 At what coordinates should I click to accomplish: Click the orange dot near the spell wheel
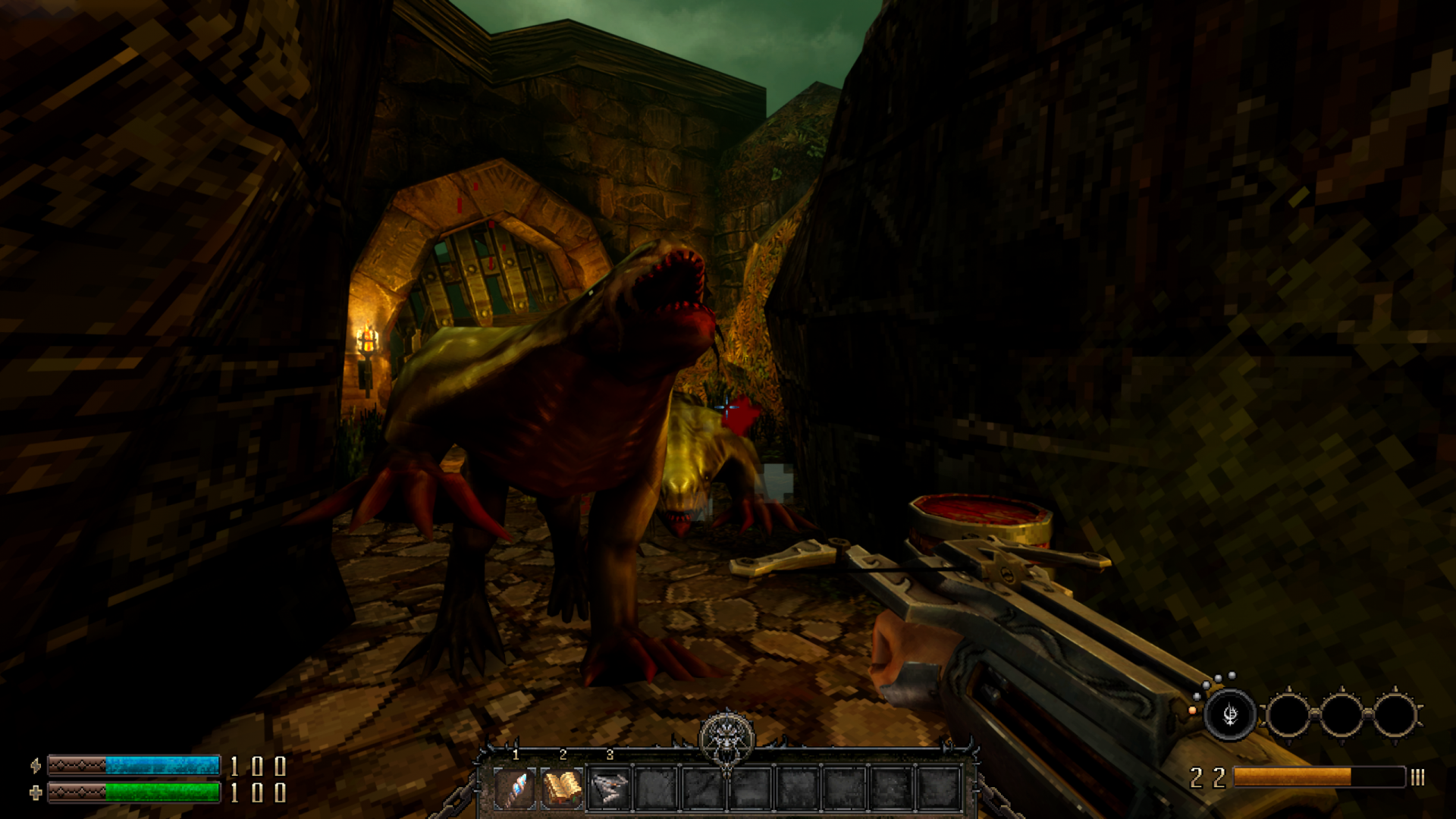point(1192,711)
